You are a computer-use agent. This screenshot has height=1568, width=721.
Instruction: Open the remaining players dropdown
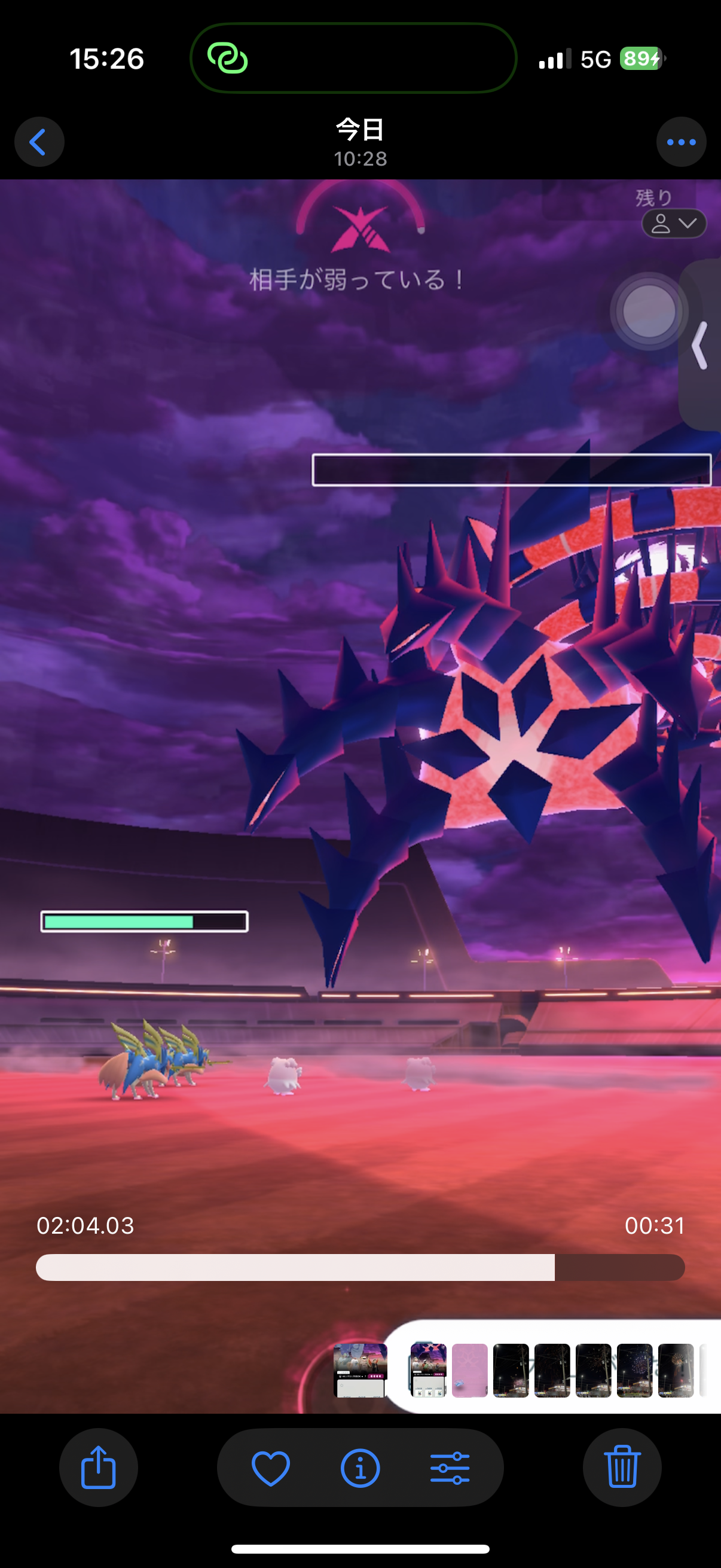[x=674, y=224]
